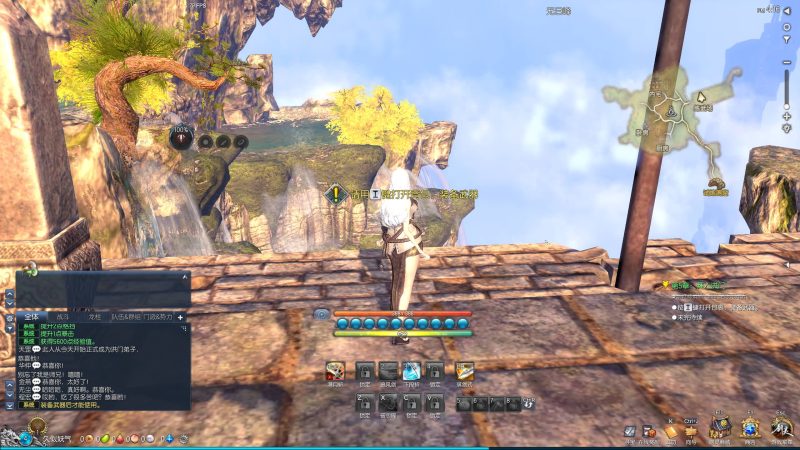Open the main game menu emblem
This screenshot has width=800, height=450.
pos(780,427)
